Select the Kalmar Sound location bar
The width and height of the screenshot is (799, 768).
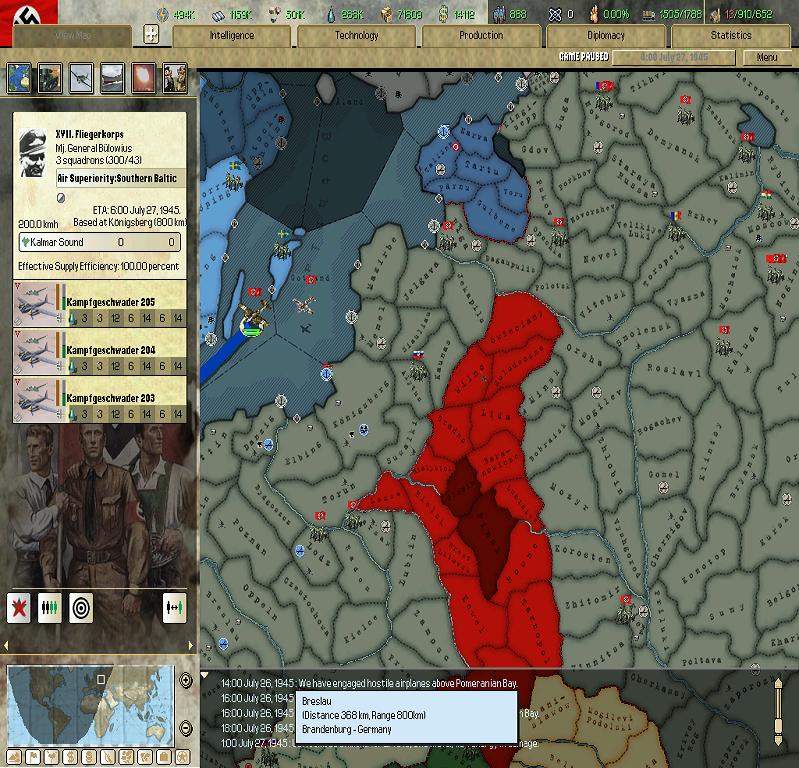point(100,242)
